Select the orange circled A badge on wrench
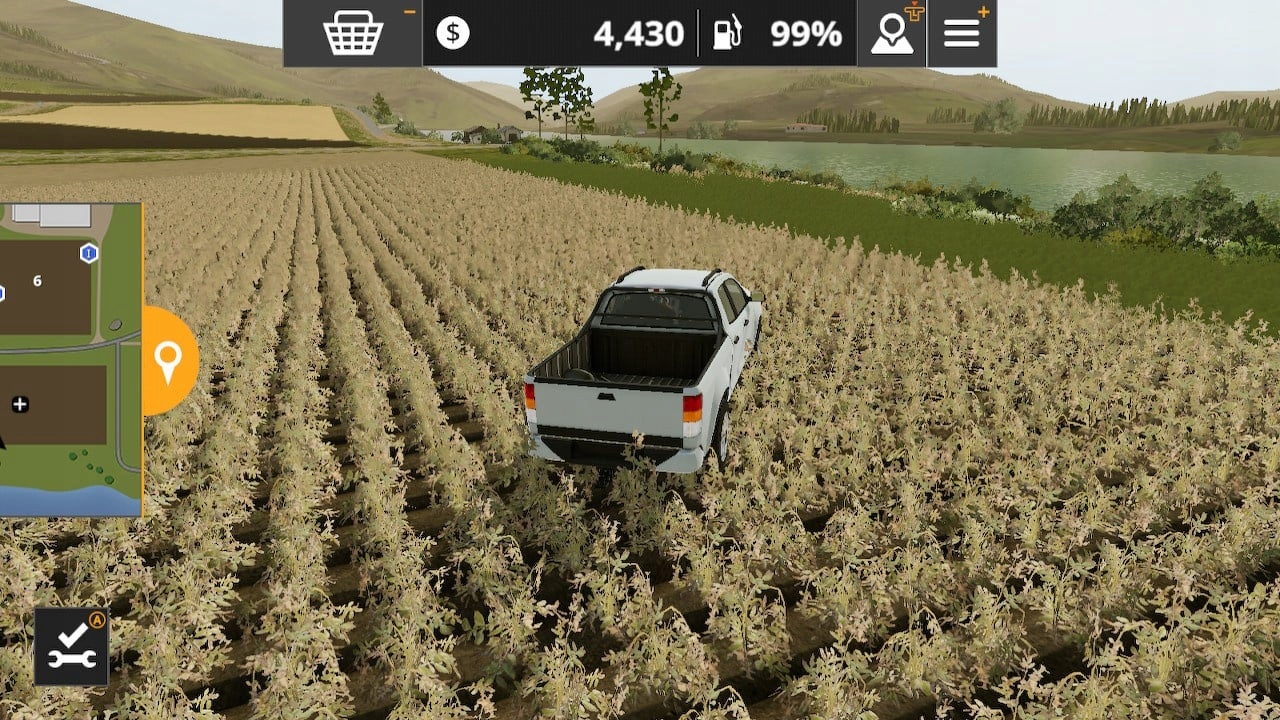Screen dimensions: 1280x720 tap(95, 621)
